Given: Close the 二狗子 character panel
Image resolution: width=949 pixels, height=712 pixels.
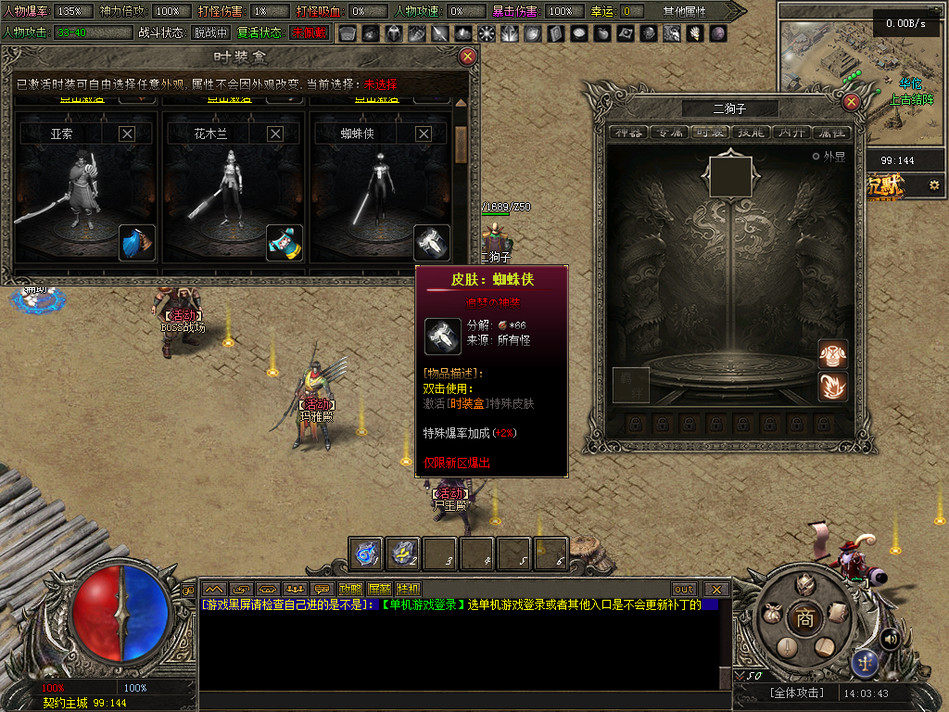Looking at the screenshot, I should pyautogui.click(x=852, y=101).
